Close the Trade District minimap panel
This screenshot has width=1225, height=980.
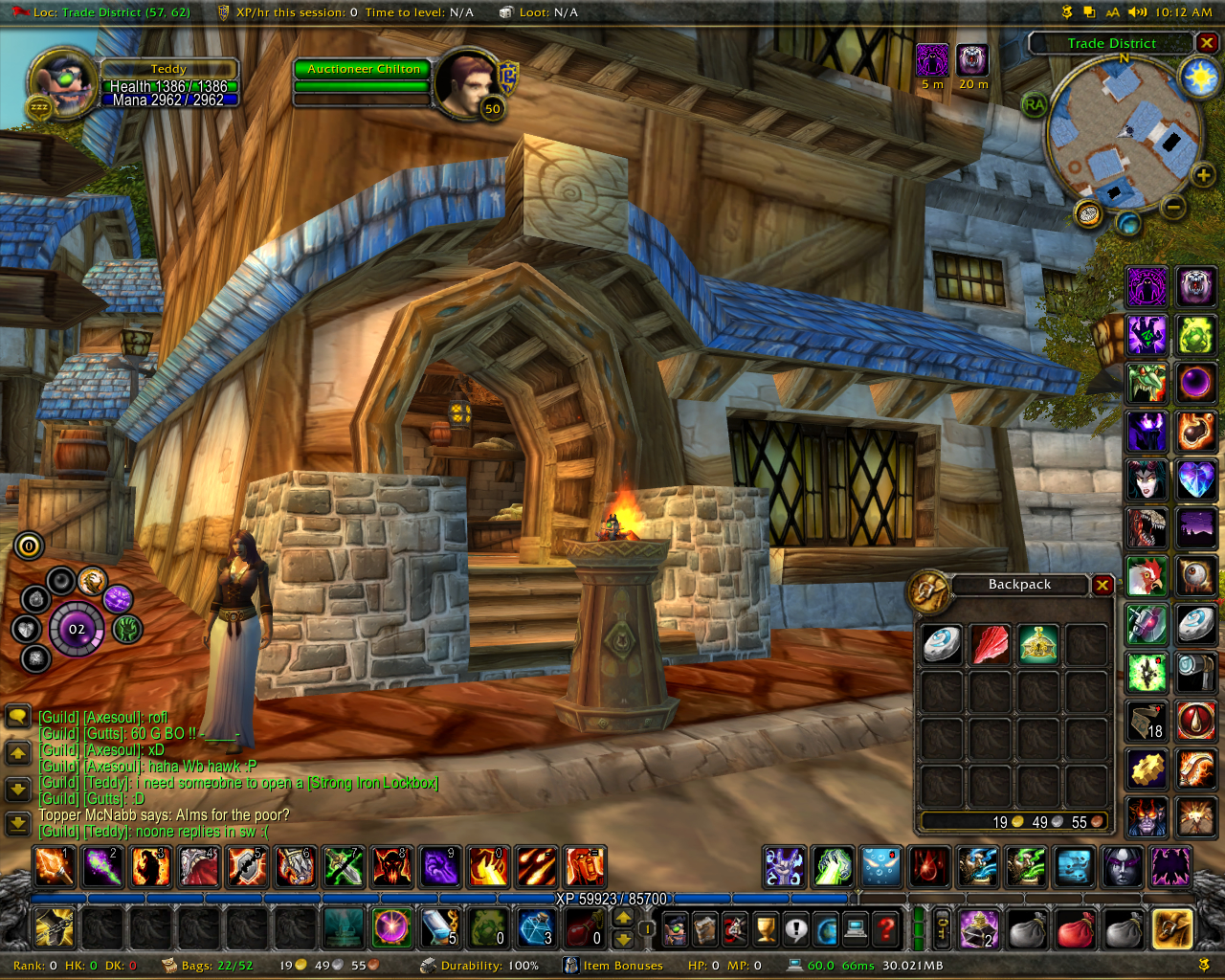tap(1207, 43)
